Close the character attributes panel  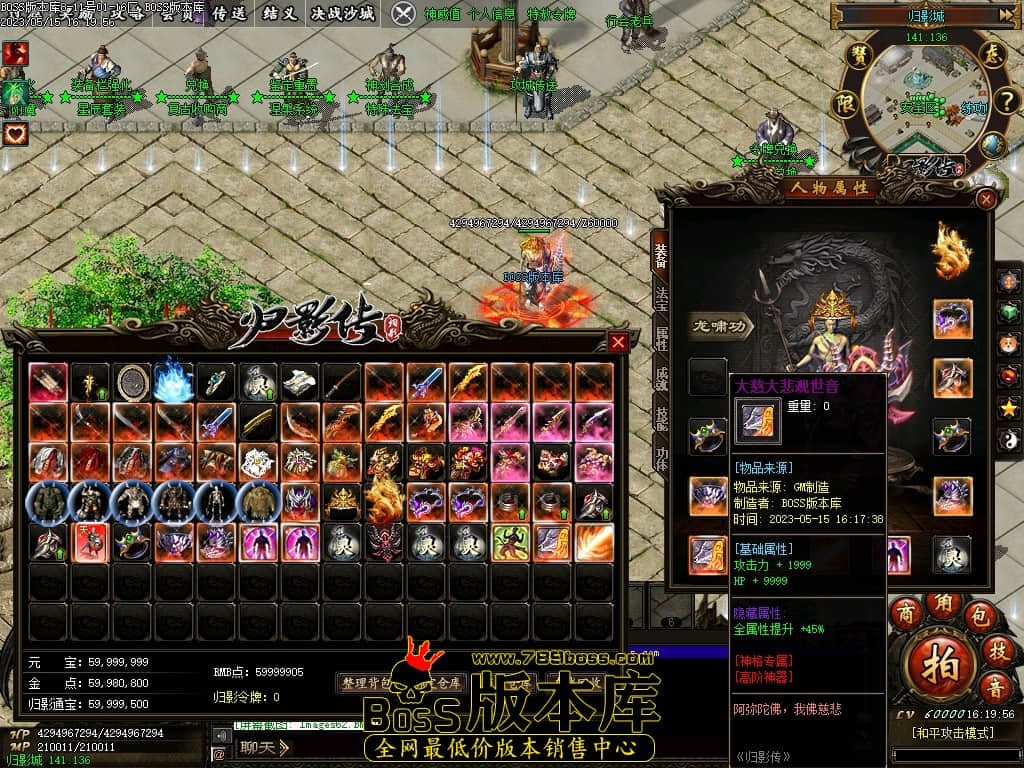tap(986, 198)
